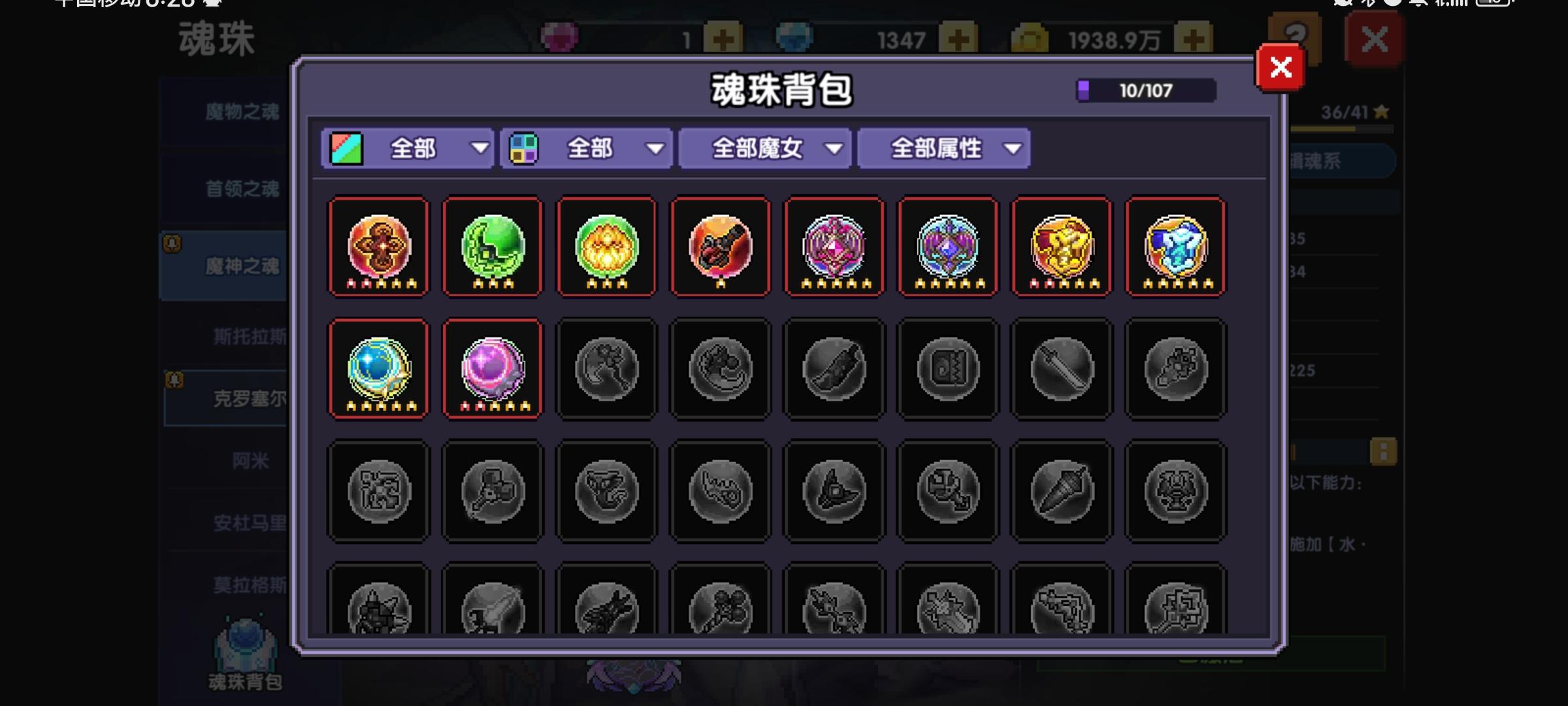
Task: Select the purple orb soul bead in second row
Action: (492, 368)
